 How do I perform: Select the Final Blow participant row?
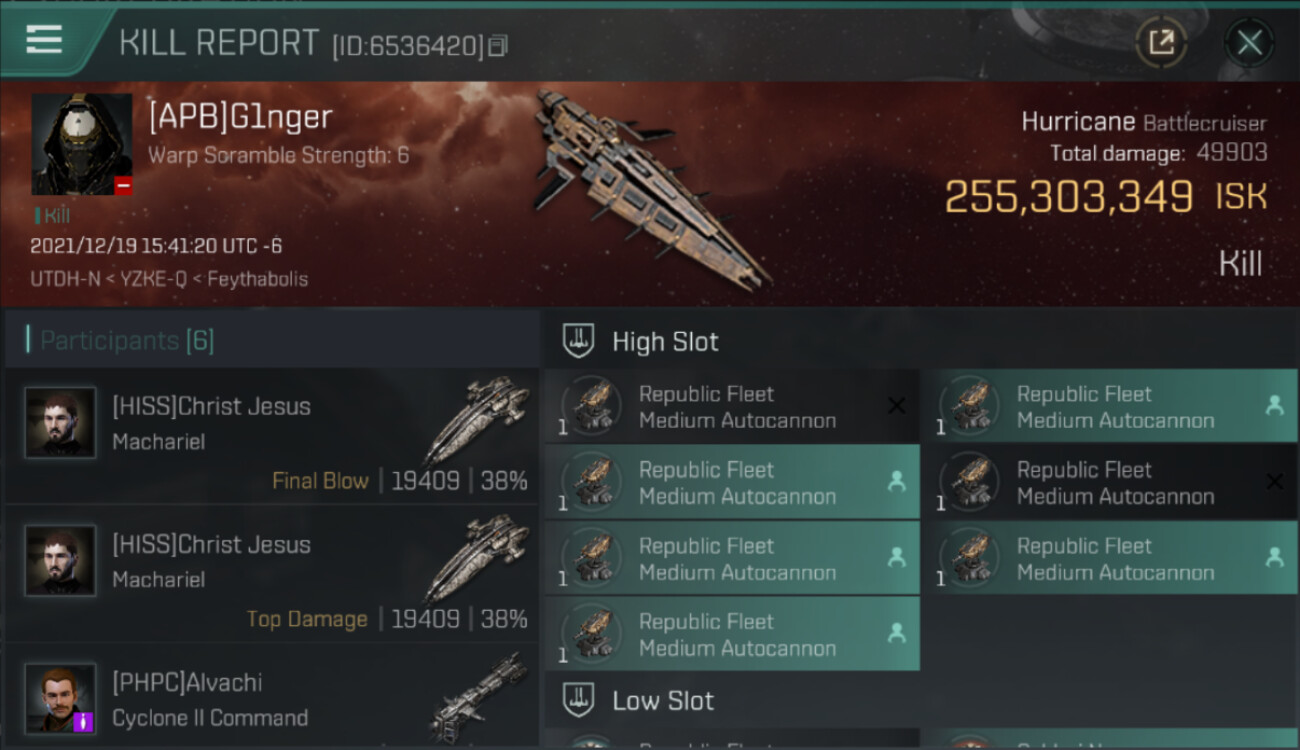[x=272, y=439]
